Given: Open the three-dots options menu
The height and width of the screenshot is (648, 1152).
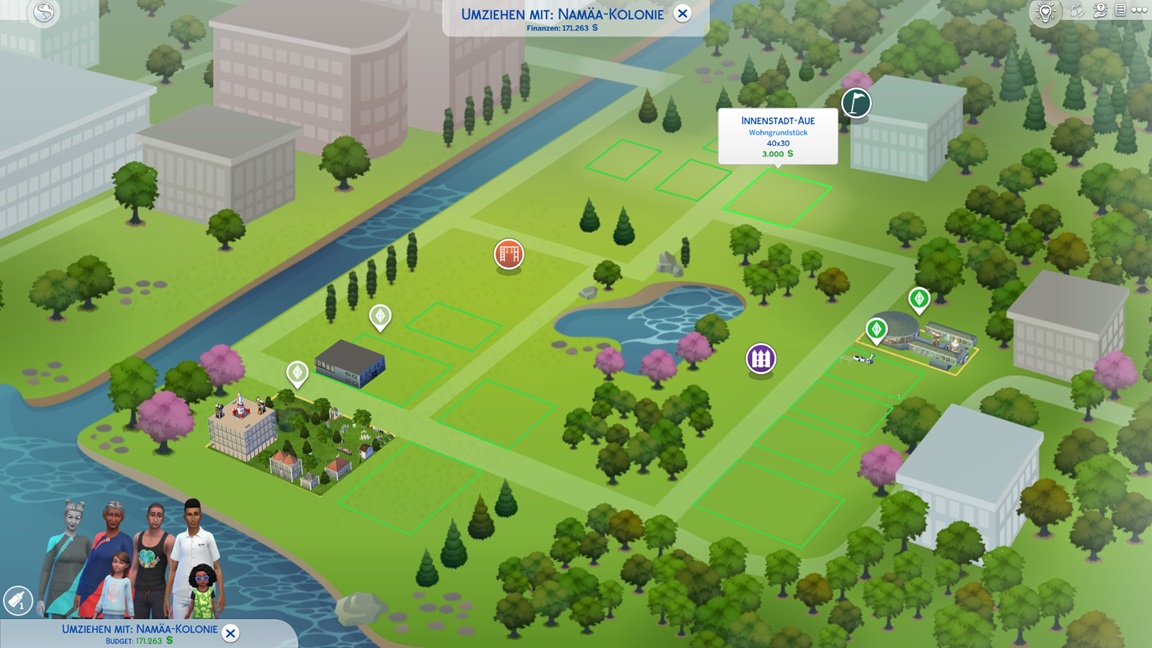Looking at the screenshot, I should tap(1140, 11).
